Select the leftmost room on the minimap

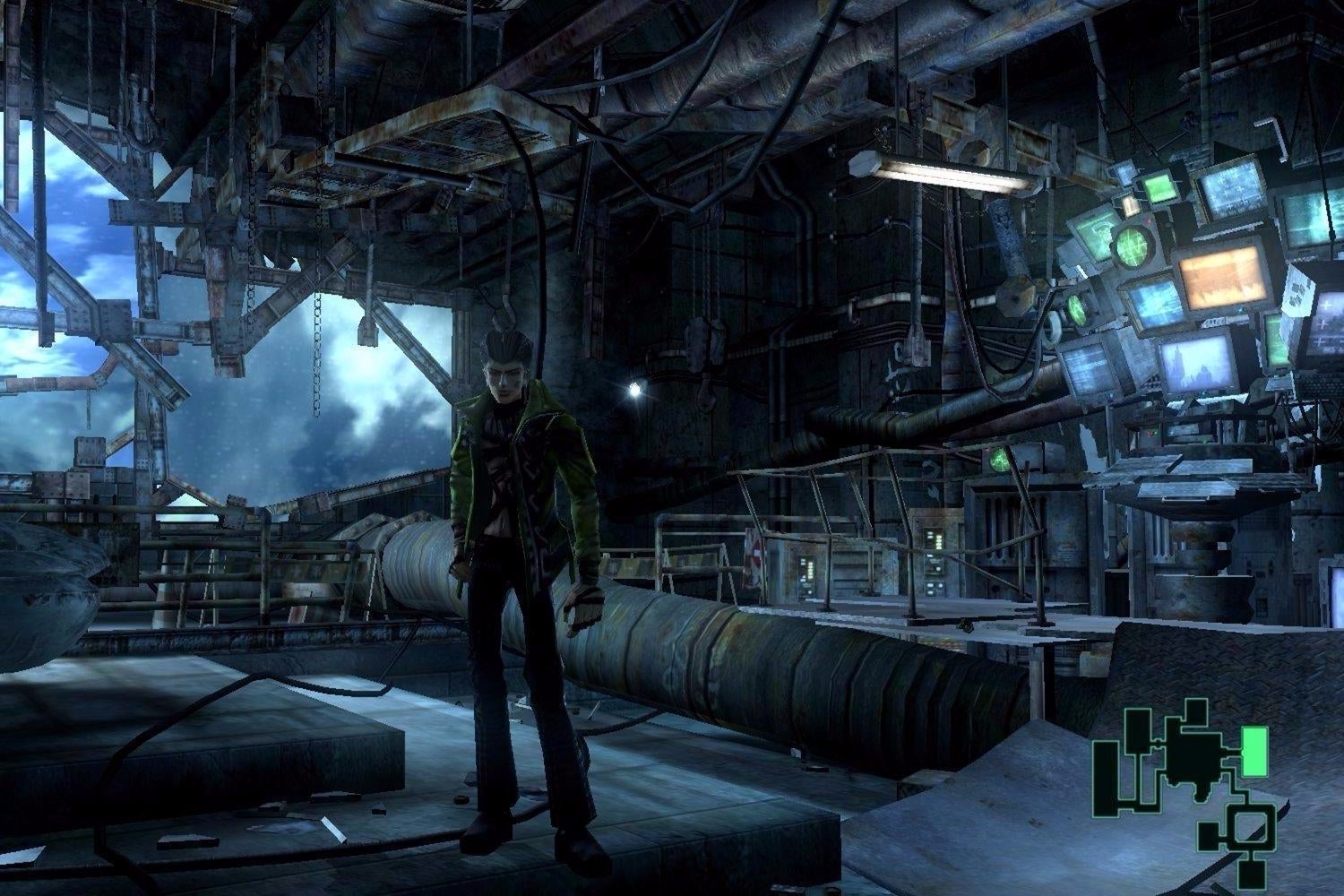coord(1106,780)
